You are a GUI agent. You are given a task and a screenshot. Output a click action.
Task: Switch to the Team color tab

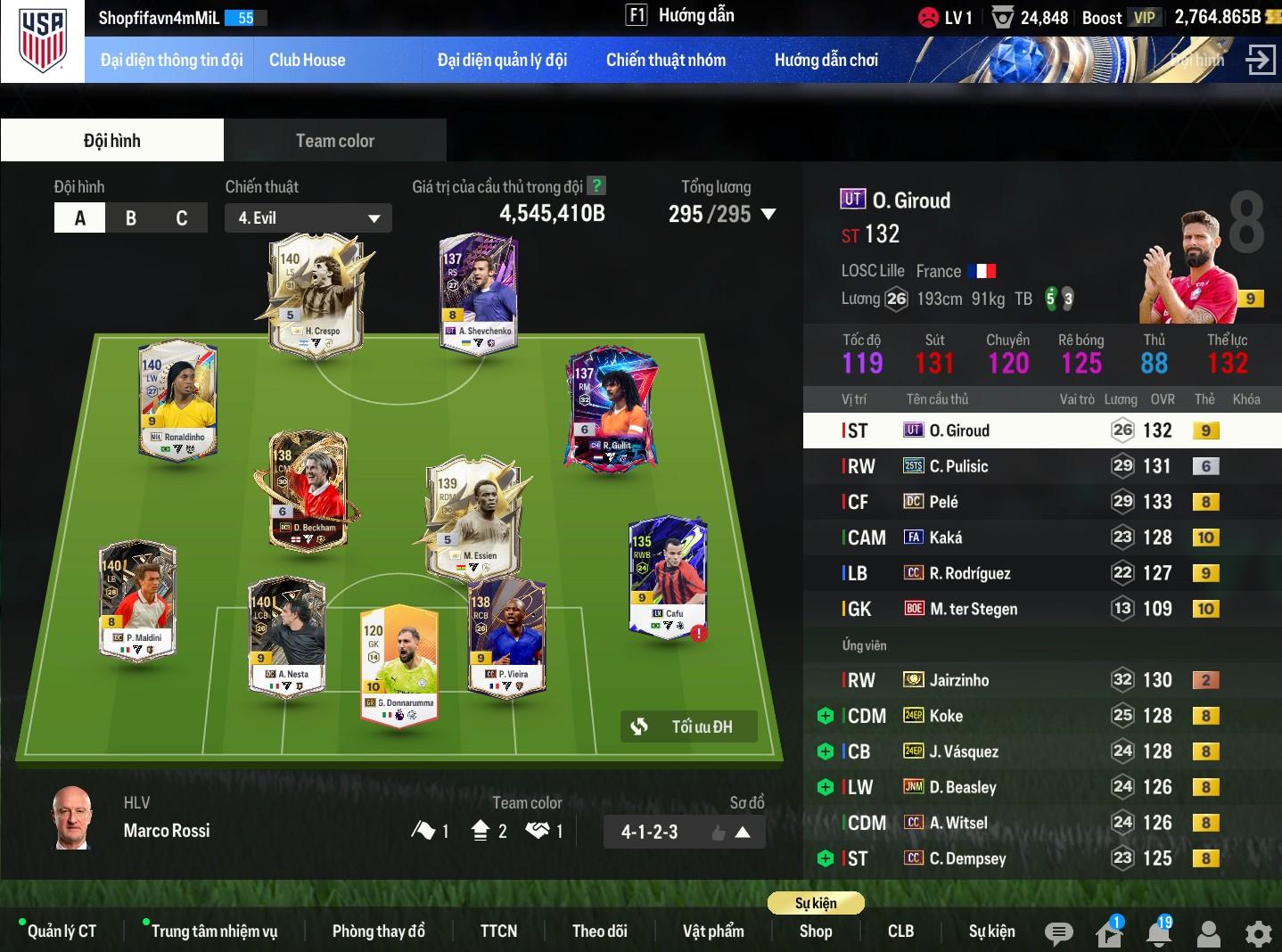pos(334,141)
